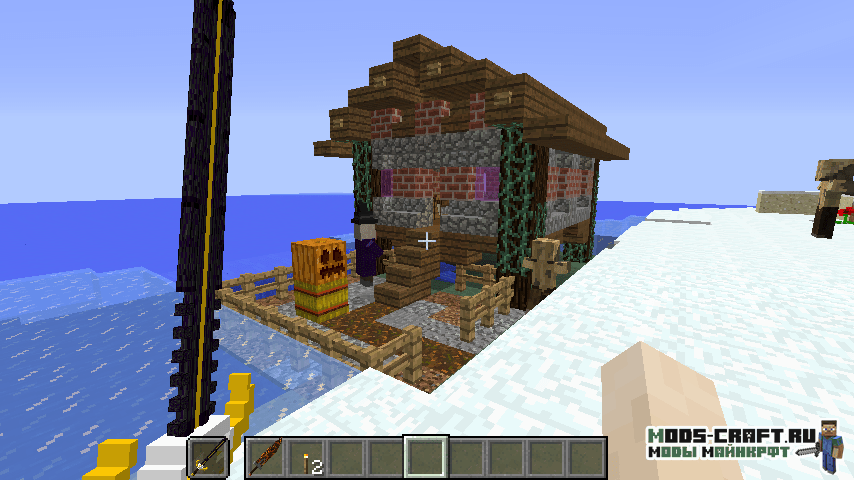Viewport: 854px width, 480px height.
Task: Select the offhand sword slot
Action: pos(207,458)
